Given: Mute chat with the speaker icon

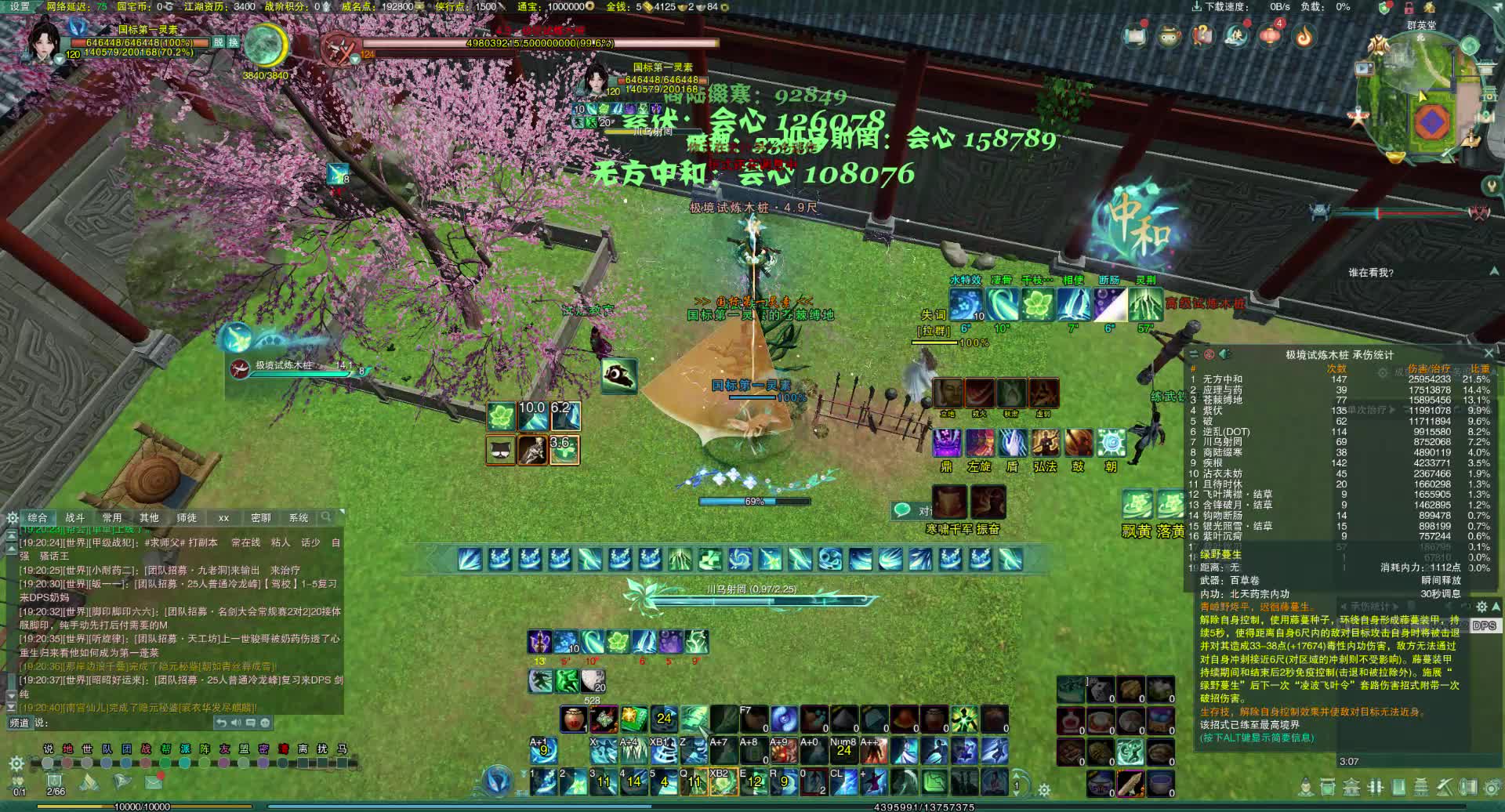Looking at the screenshot, I should pyautogui.click(x=238, y=723).
